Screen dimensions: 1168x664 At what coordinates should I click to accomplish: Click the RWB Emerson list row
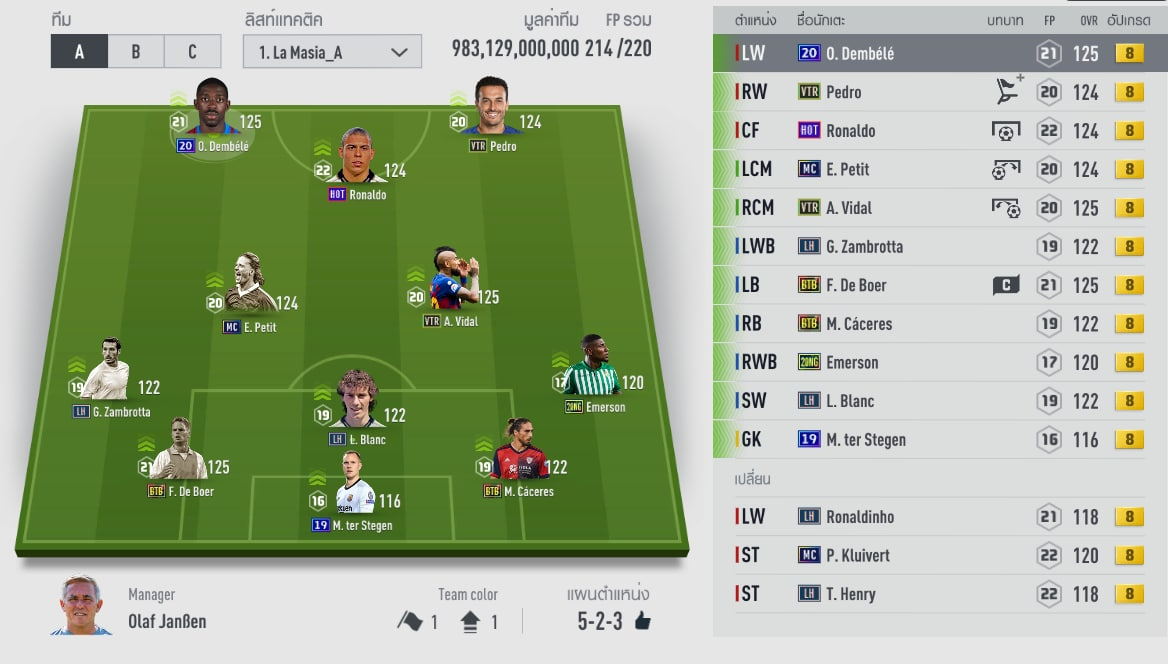[940, 362]
